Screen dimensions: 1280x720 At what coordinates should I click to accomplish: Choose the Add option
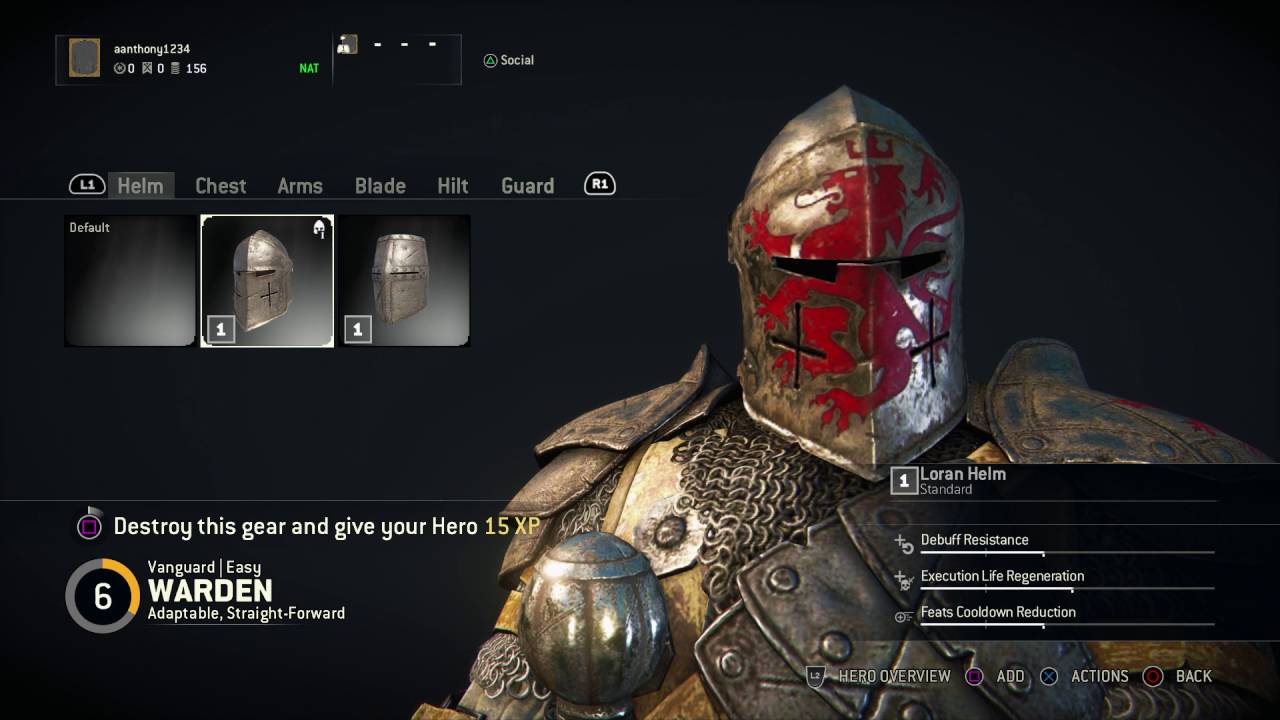point(996,676)
